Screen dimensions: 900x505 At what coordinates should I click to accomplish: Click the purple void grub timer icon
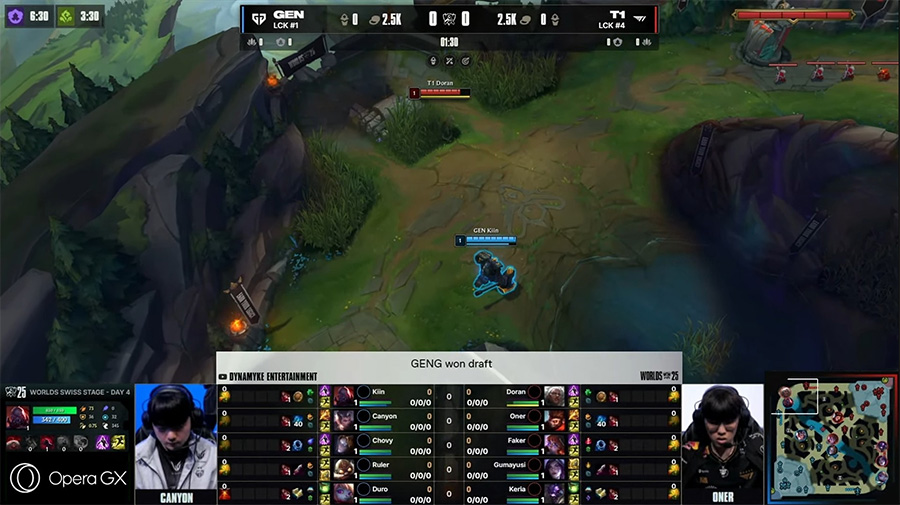click(16, 17)
